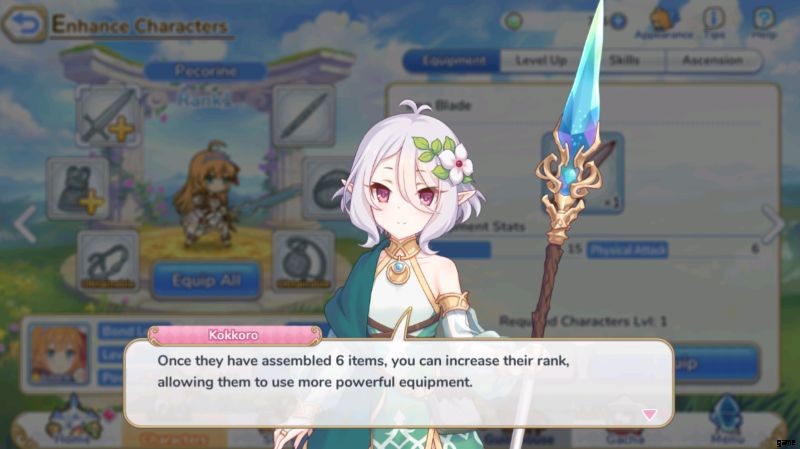
Task: Switch to the previous character with left arrow
Action: [24, 225]
